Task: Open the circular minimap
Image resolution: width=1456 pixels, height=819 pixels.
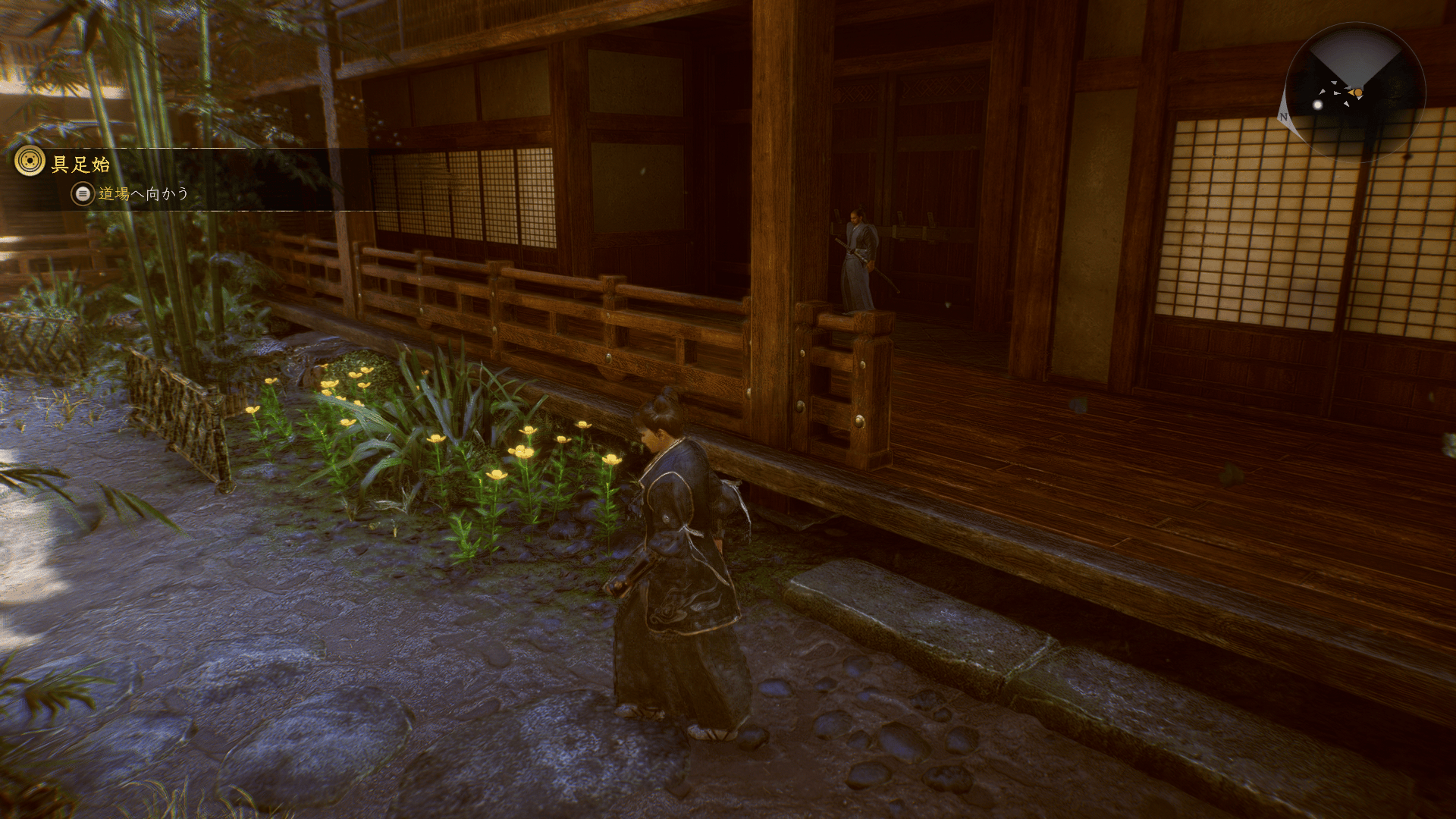Action: (1355, 93)
